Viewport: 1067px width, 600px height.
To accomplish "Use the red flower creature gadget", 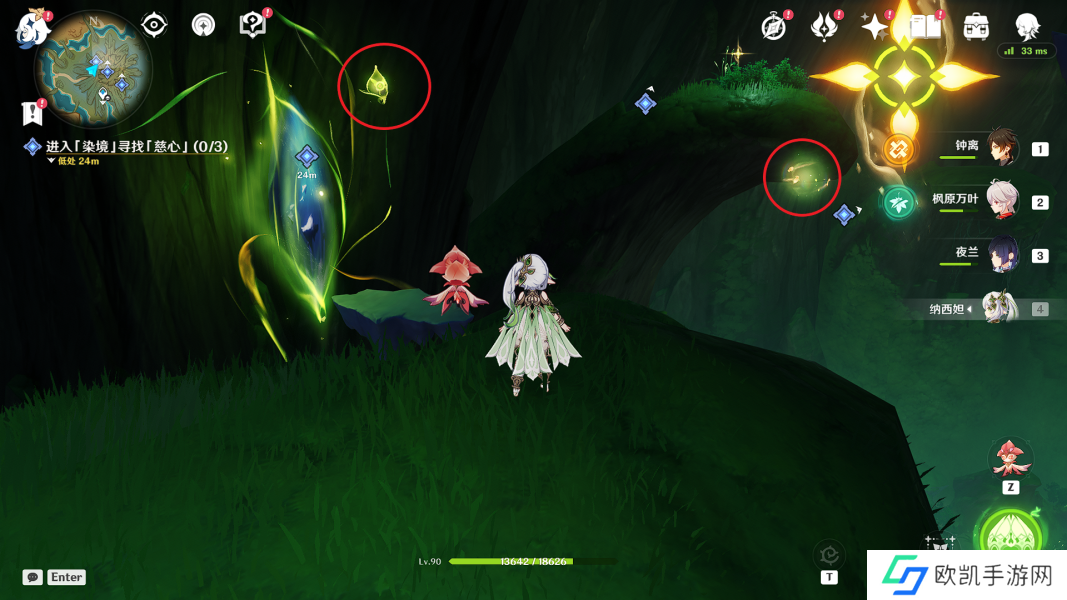I will [1010, 459].
